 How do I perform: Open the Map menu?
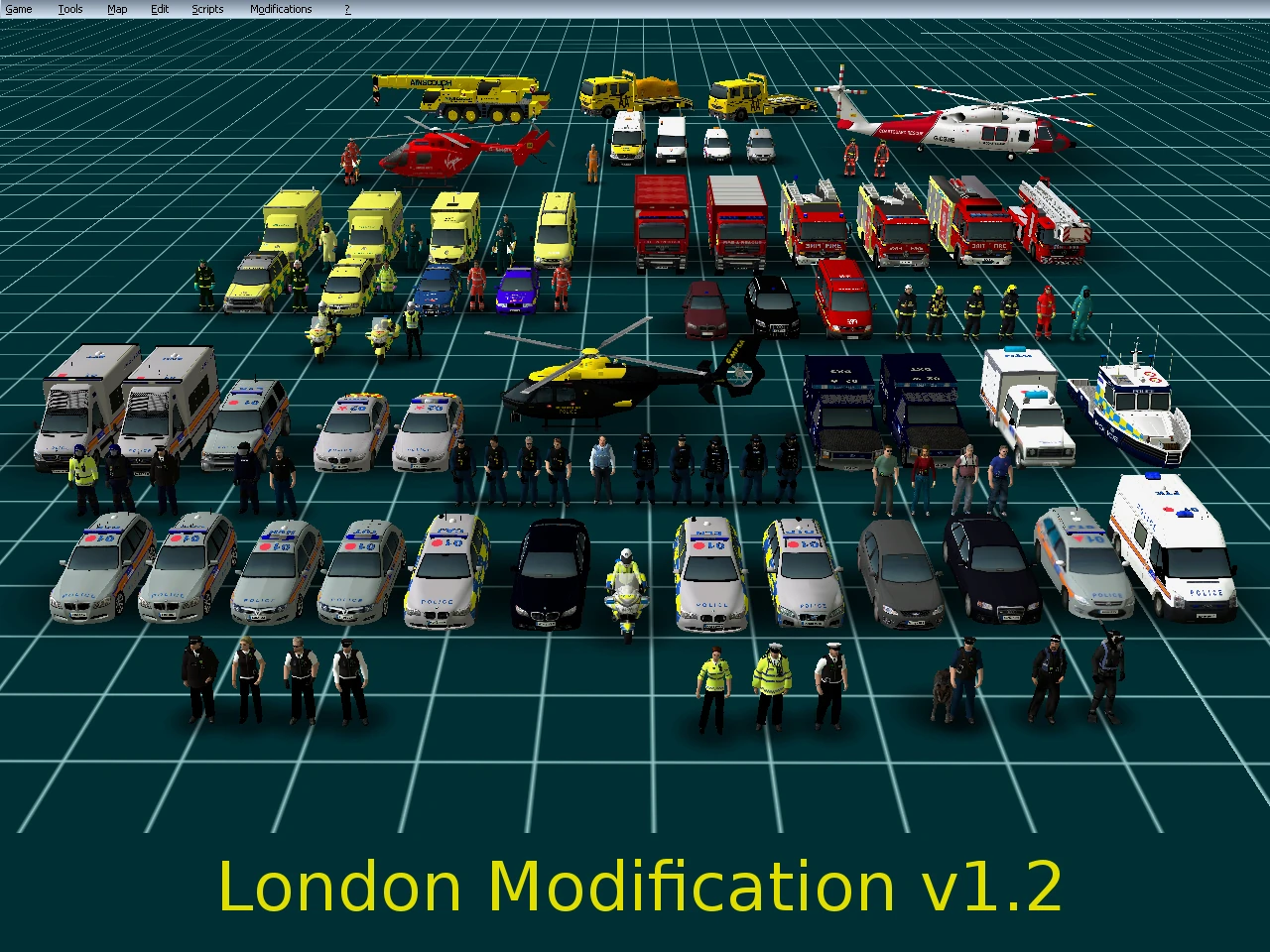pyautogui.click(x=116, y=8)
